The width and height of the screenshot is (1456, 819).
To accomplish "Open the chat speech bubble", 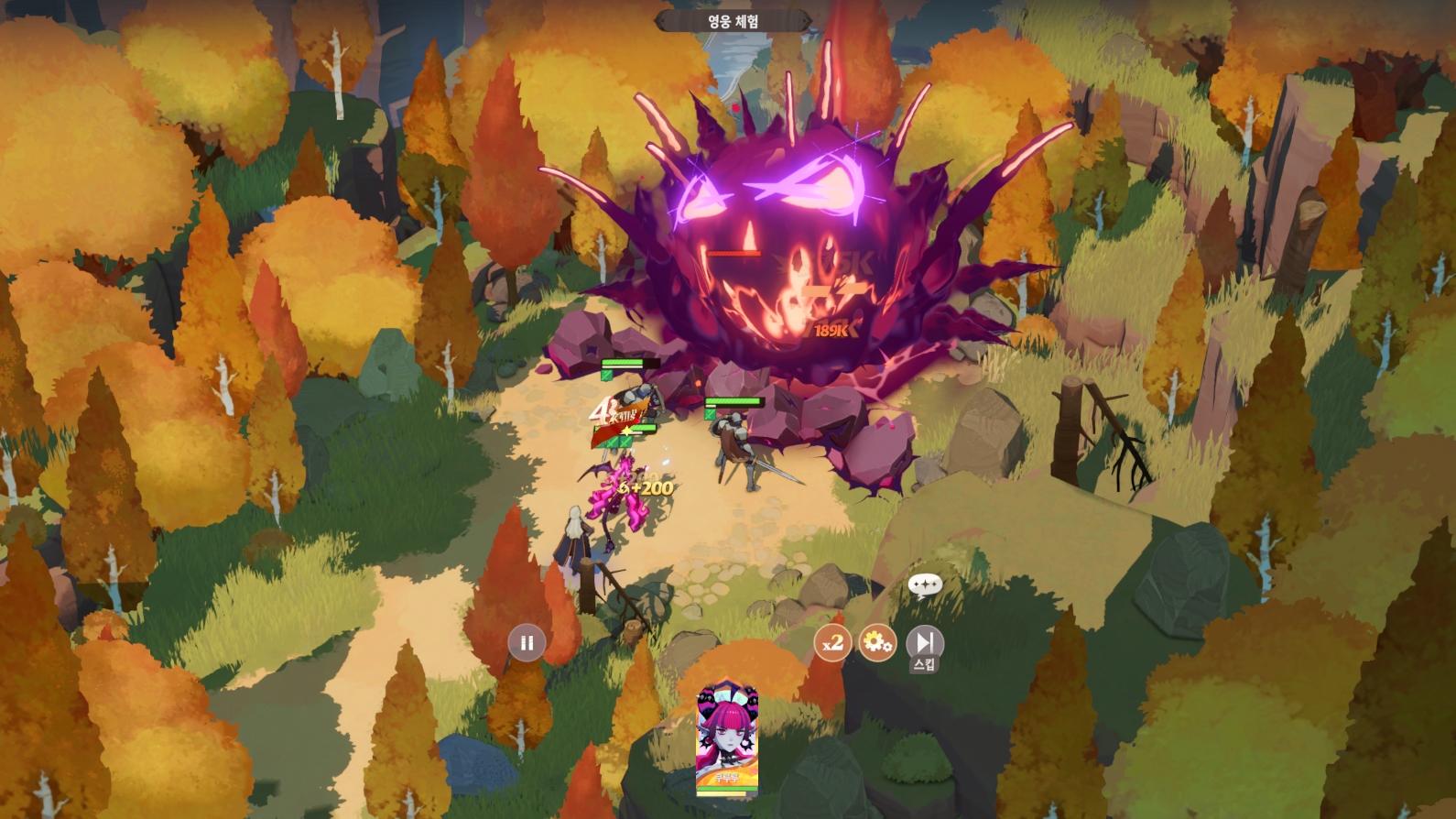I will 925,584.
